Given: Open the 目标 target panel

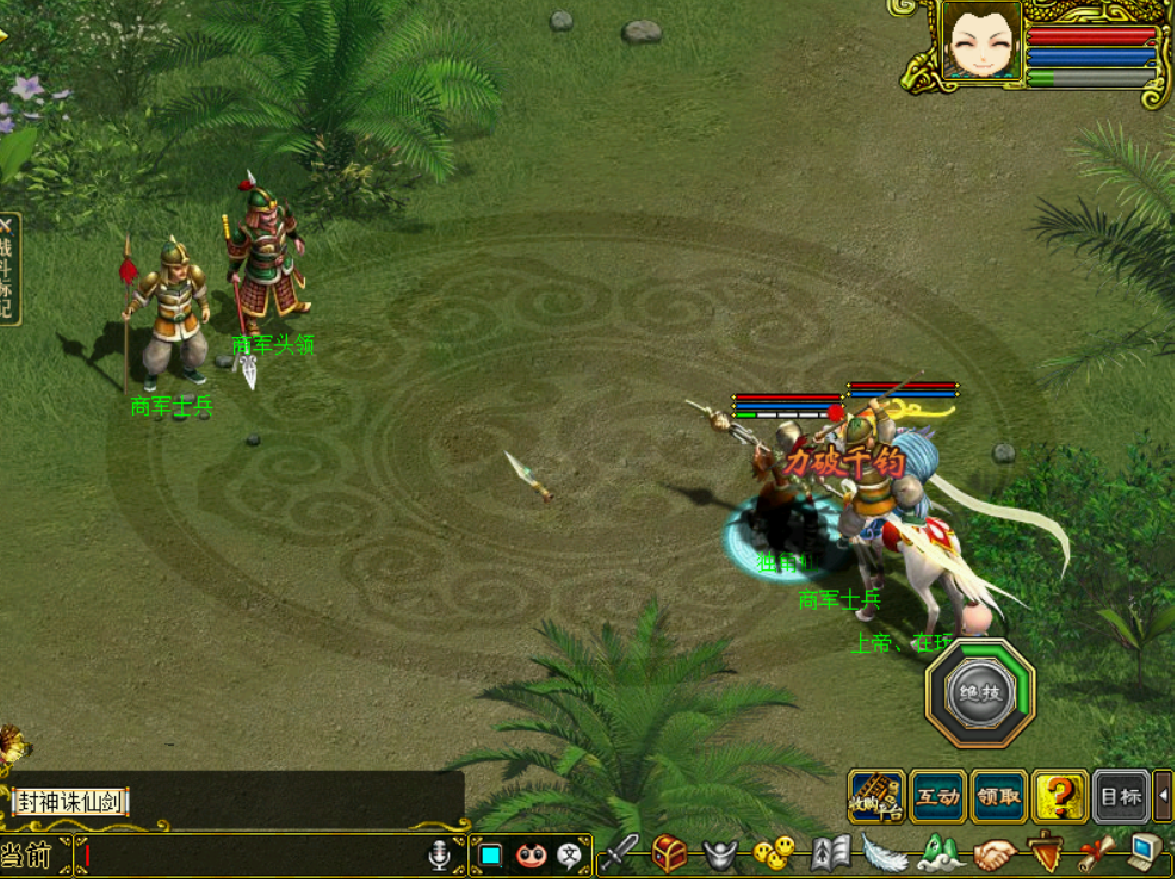Looking at the screenshot, I should point(1120,797).
